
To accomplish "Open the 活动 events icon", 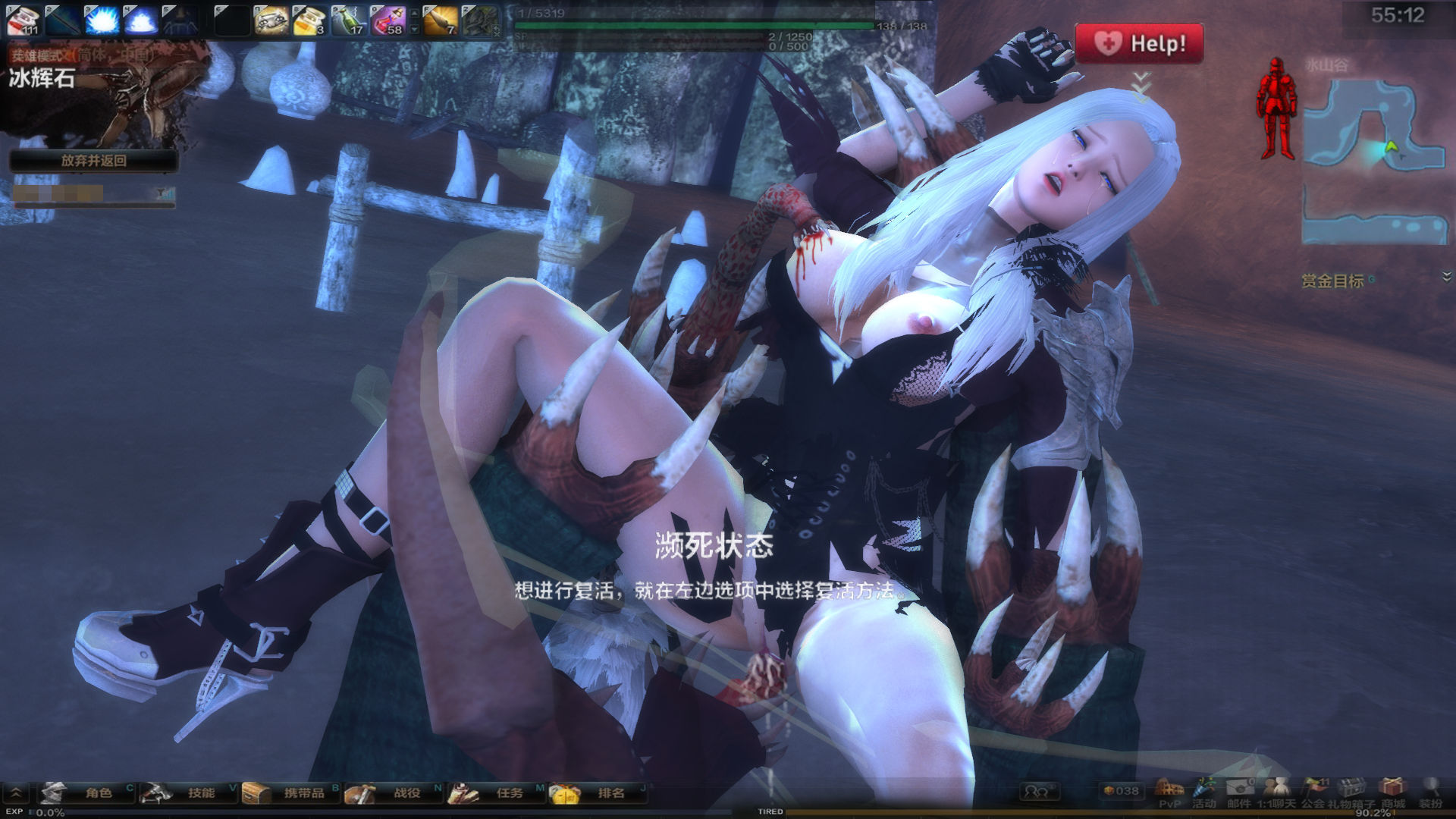I will (x=1203, y=792).
